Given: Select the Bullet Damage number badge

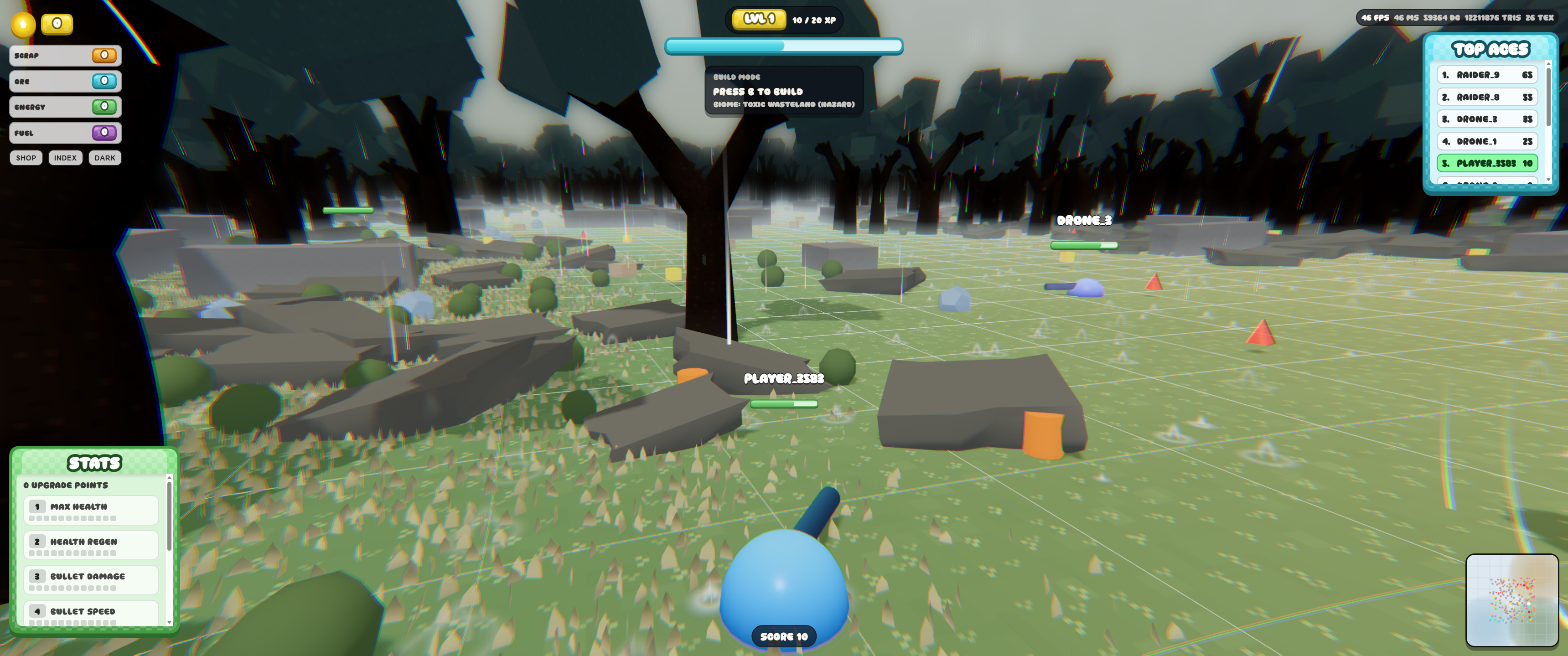Looking at the screenshot, I should (38, 576).
